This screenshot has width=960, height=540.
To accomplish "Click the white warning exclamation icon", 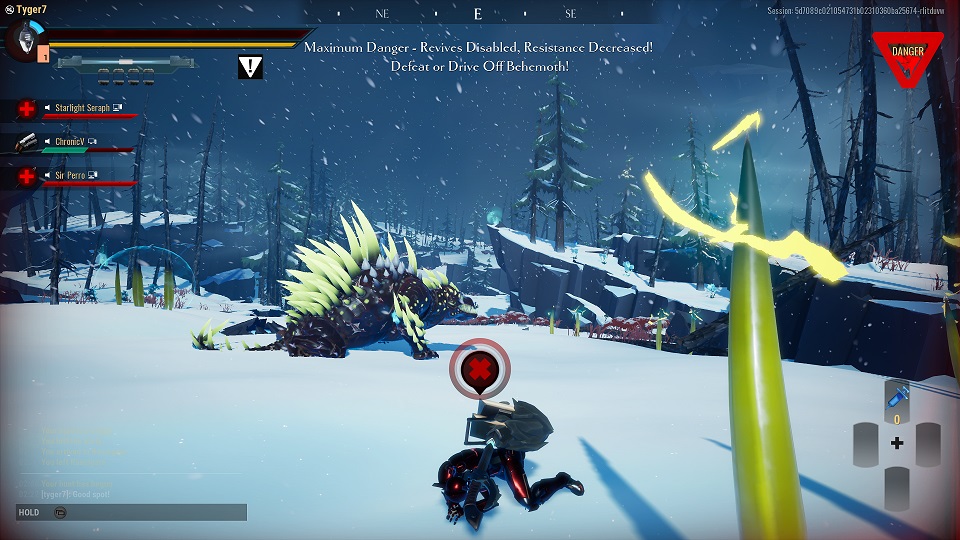I will [x=251, y=67].
